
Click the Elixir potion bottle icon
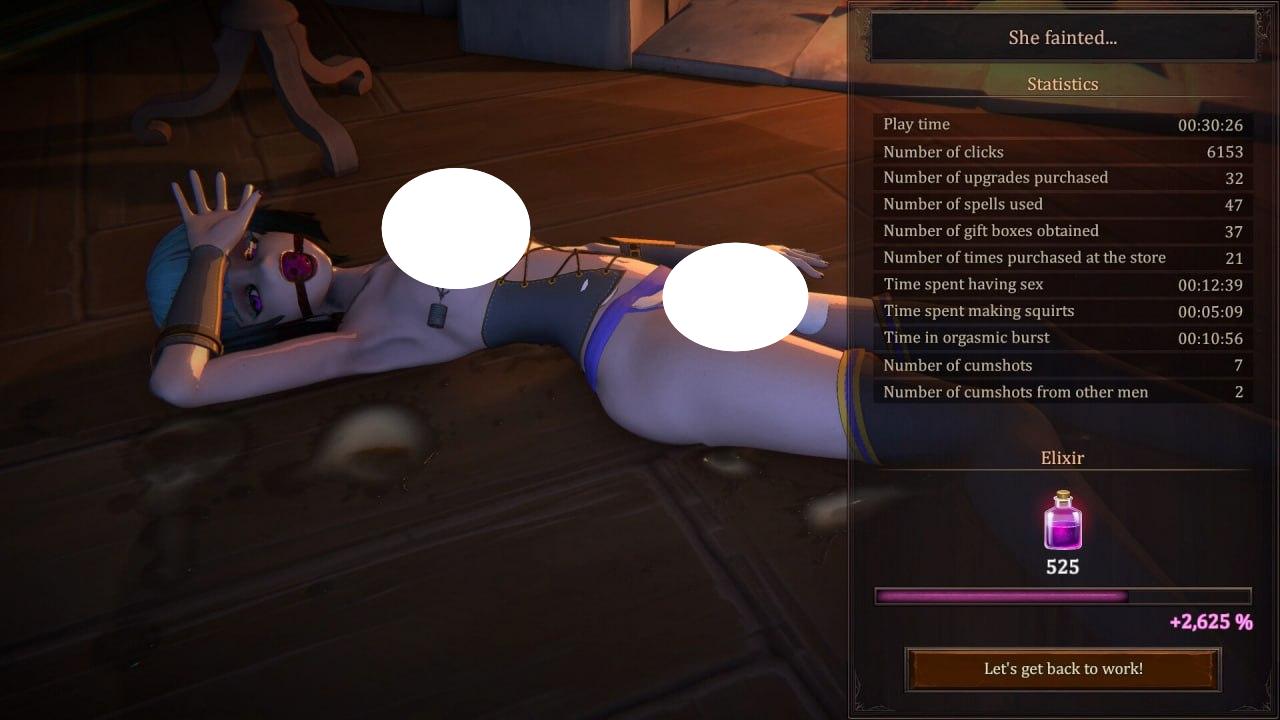(x=1062, y=522)
